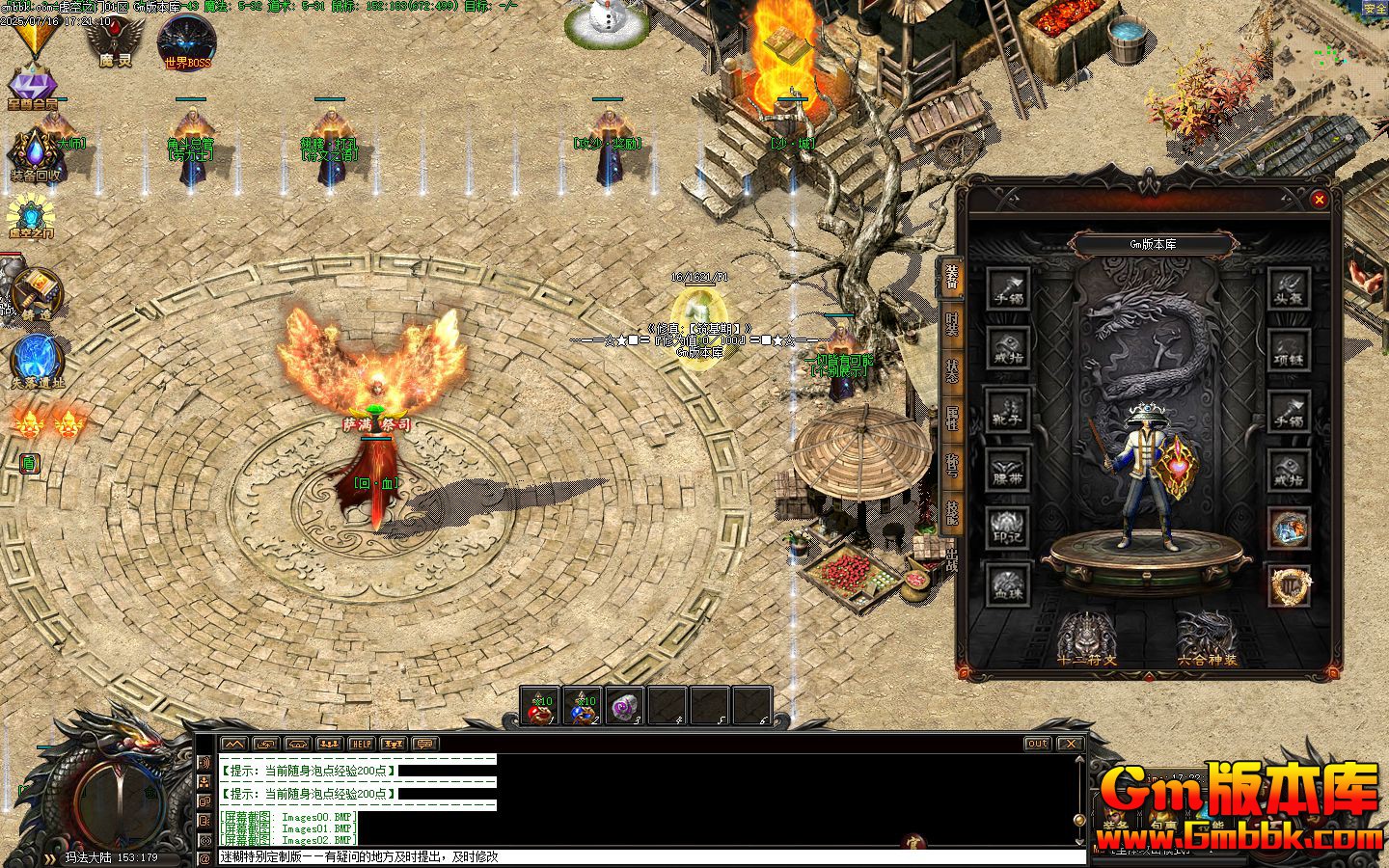Open the 锻造 forging hammer icon

tap(37, 293)
